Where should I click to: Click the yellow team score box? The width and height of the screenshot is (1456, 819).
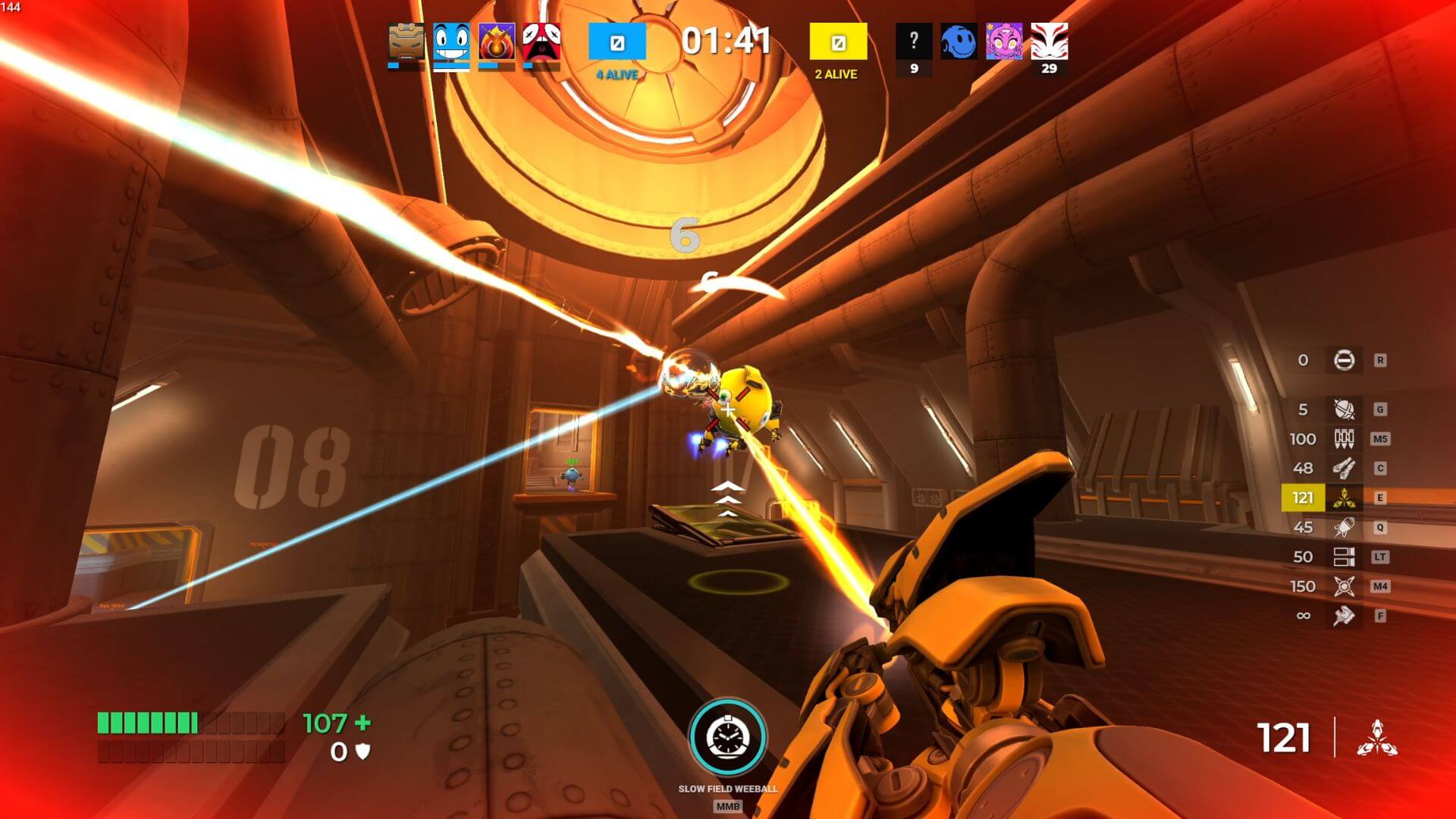(x=838, y=42)
